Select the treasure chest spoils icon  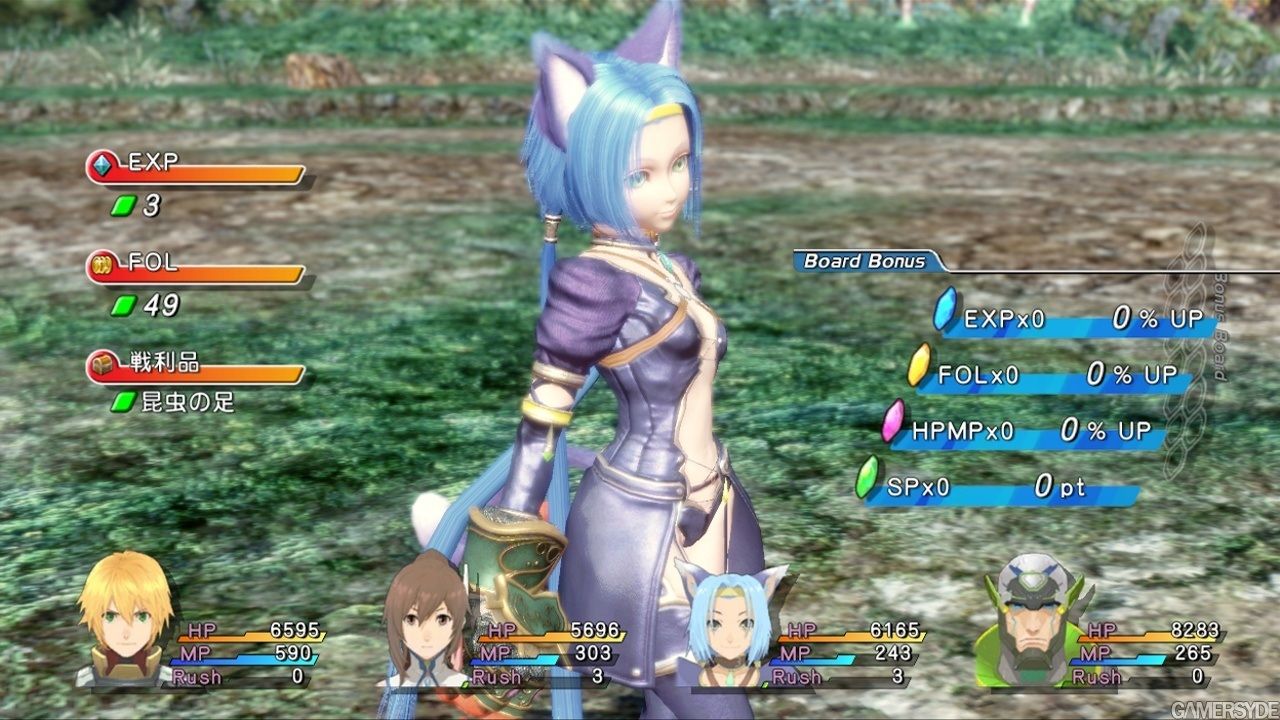click(103, 365)
